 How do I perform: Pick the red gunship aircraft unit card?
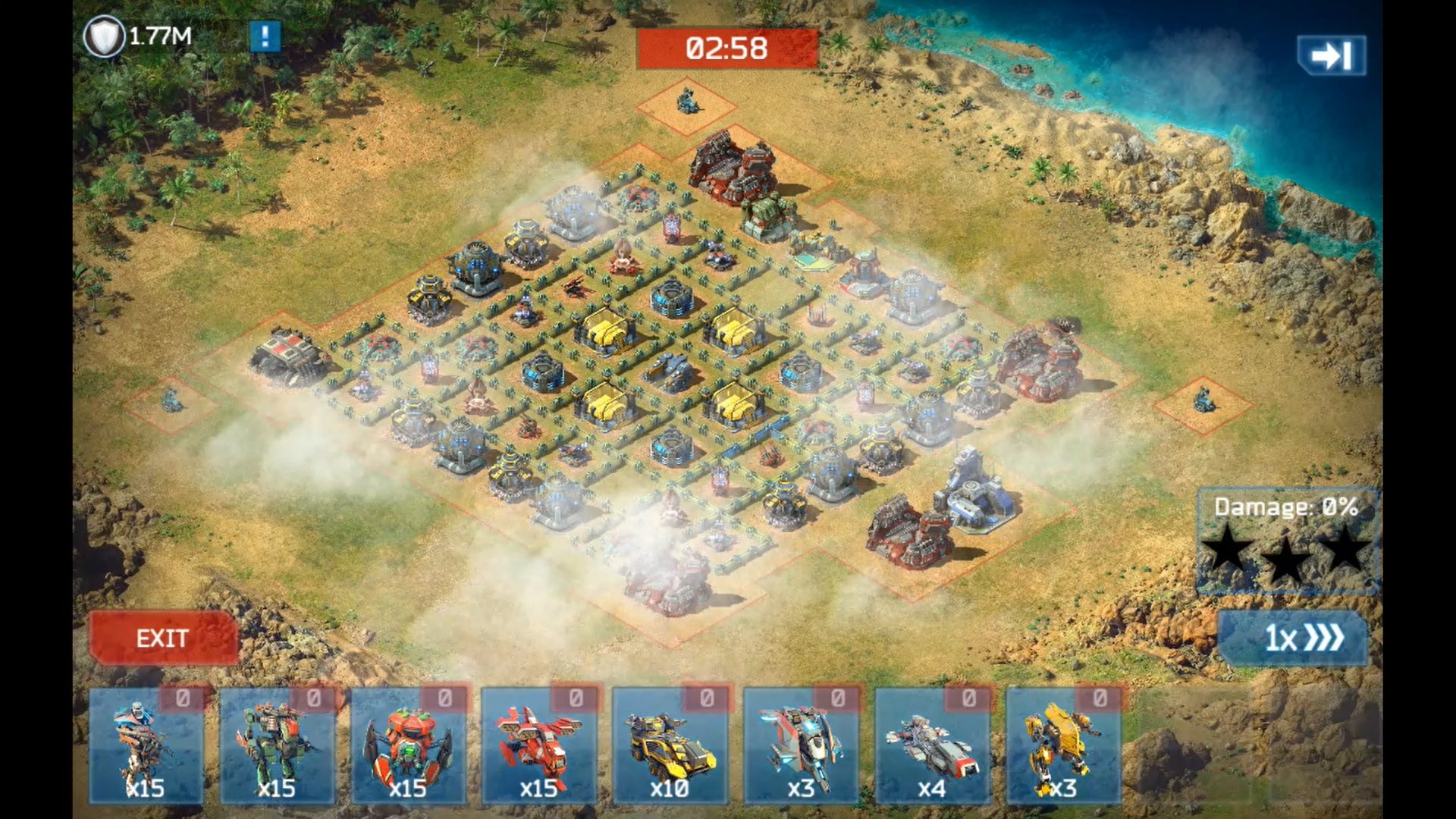(538, 745)
